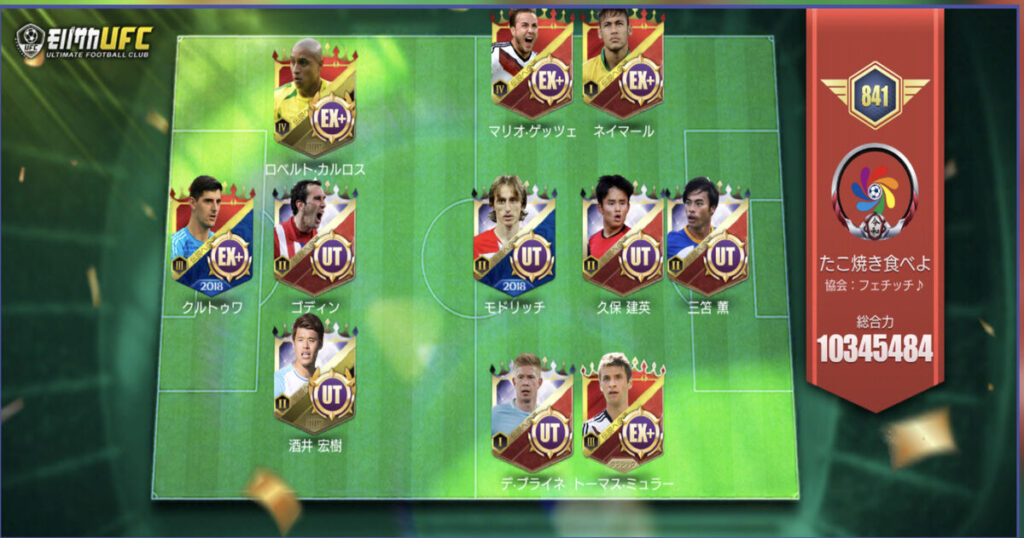Select the Neymar player card
1024x538 pixels.
(x=623, y=63)
